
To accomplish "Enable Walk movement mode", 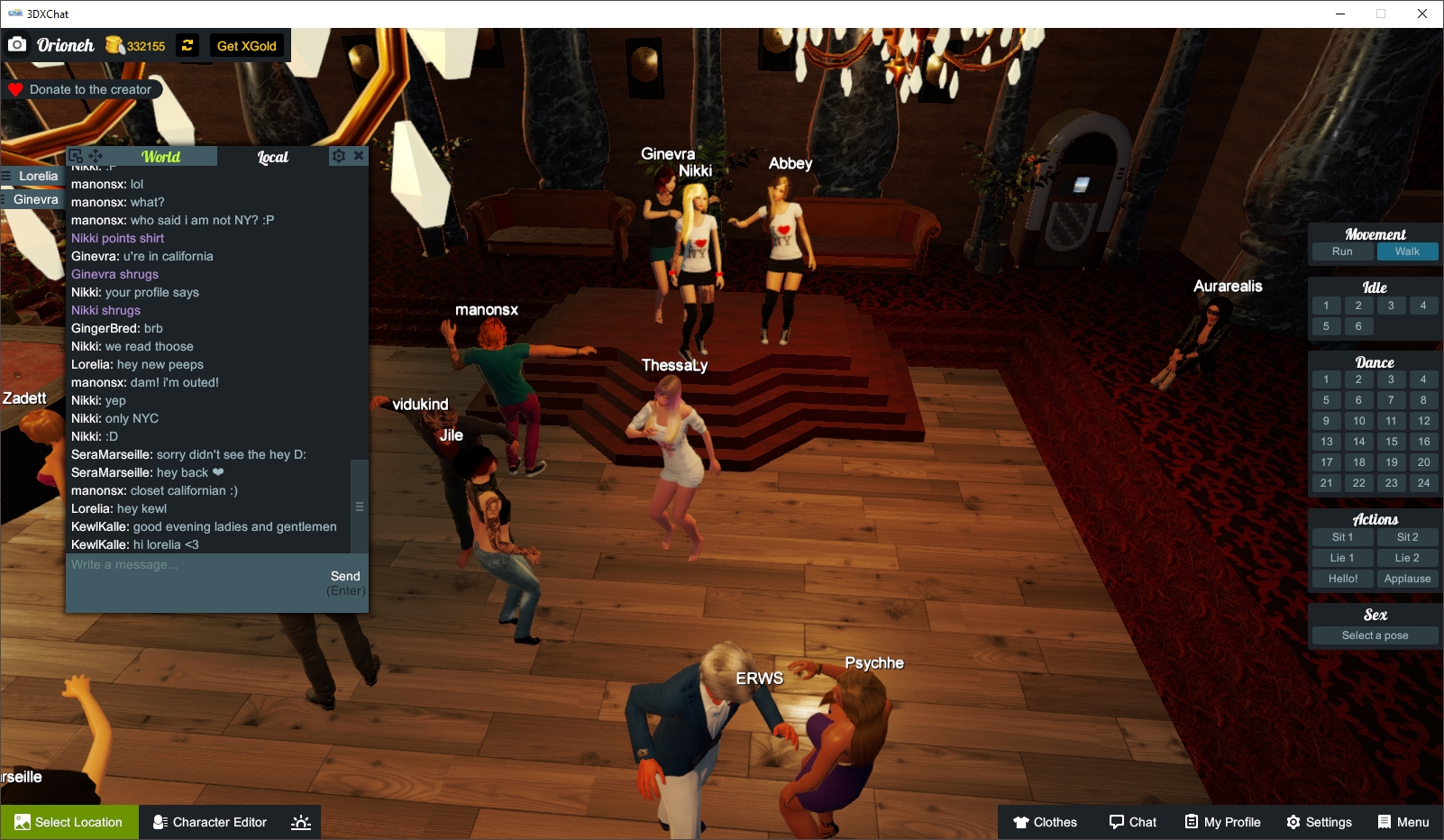I will coord(1407,251).
